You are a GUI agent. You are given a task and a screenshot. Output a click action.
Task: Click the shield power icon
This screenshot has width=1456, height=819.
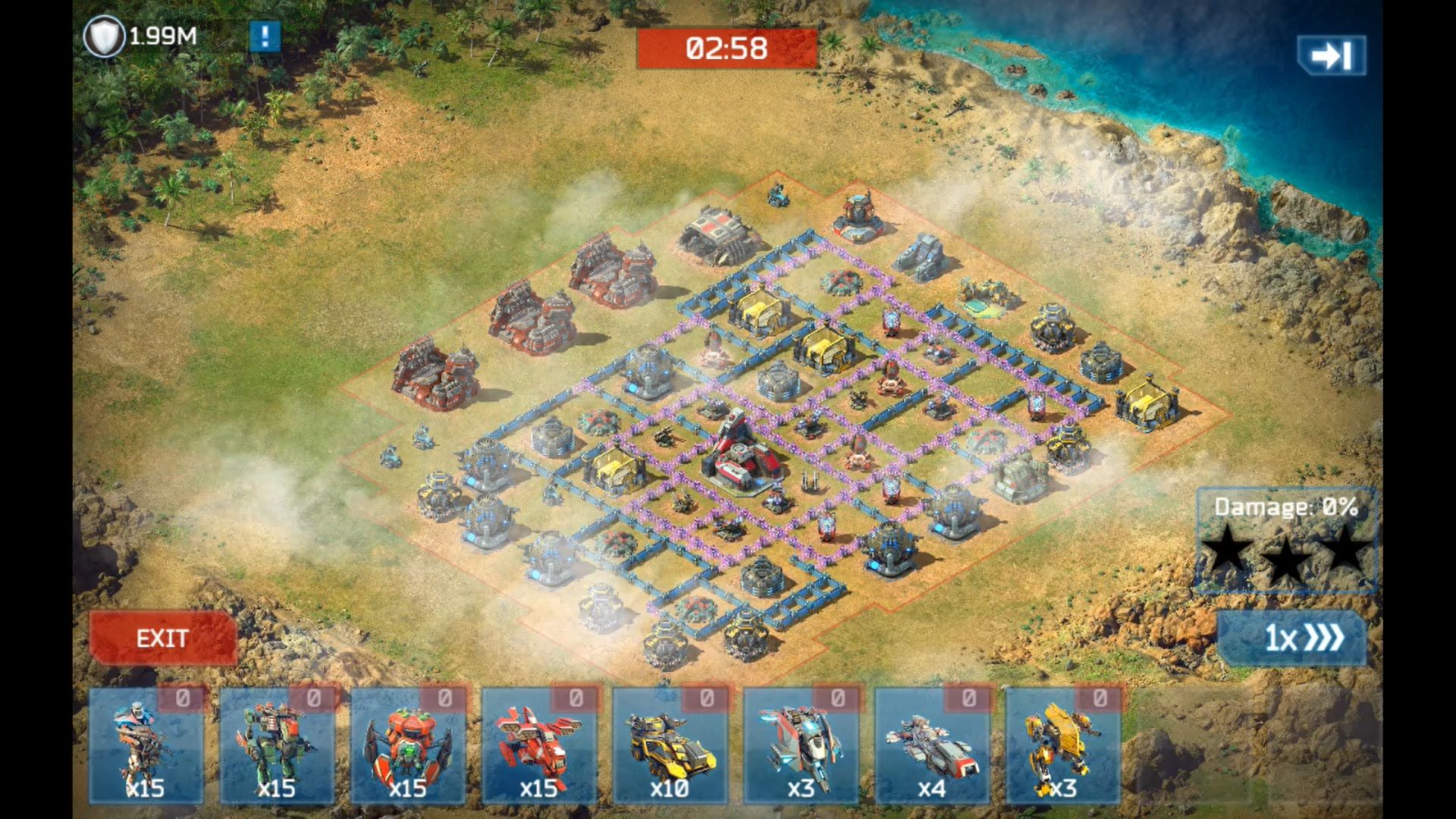104,36
